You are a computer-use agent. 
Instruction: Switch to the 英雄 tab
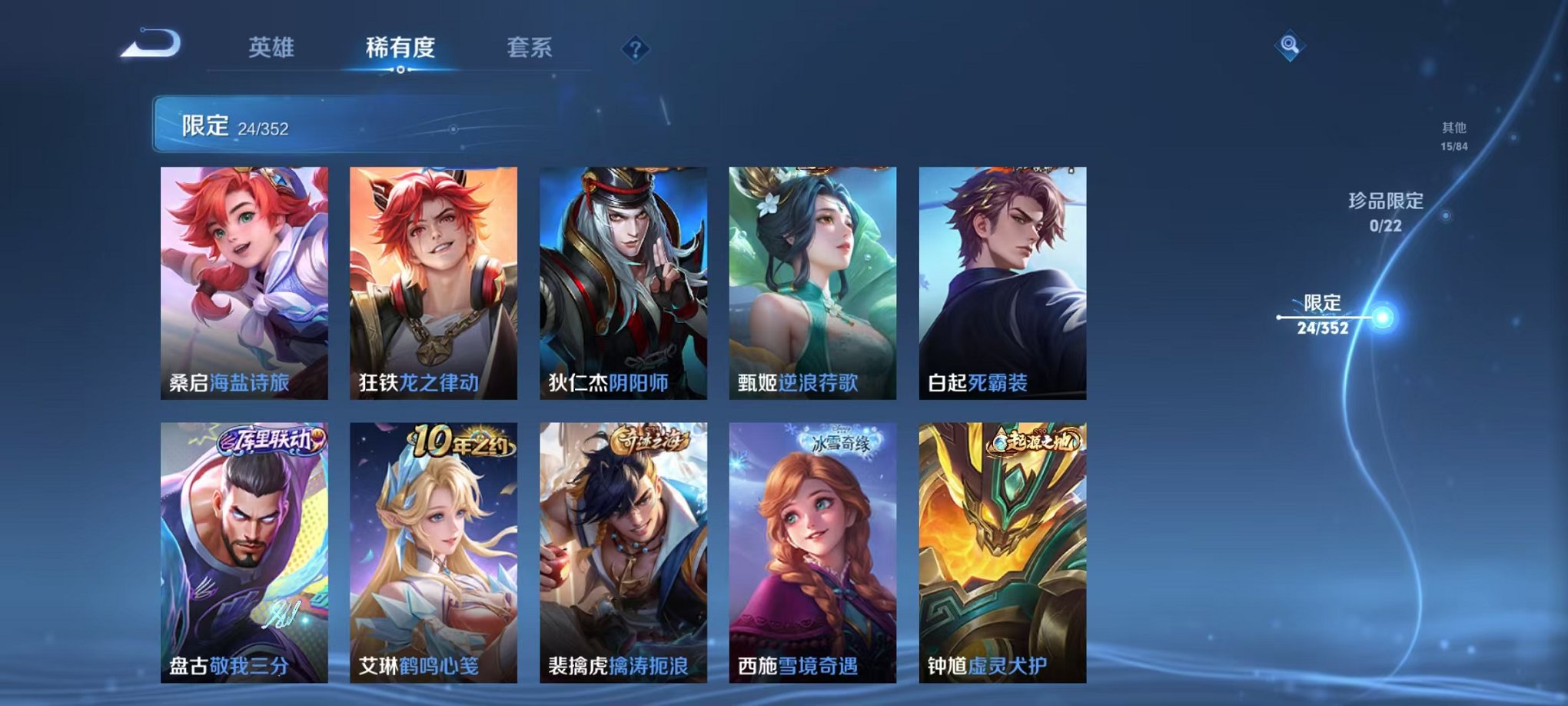[273, 46]
